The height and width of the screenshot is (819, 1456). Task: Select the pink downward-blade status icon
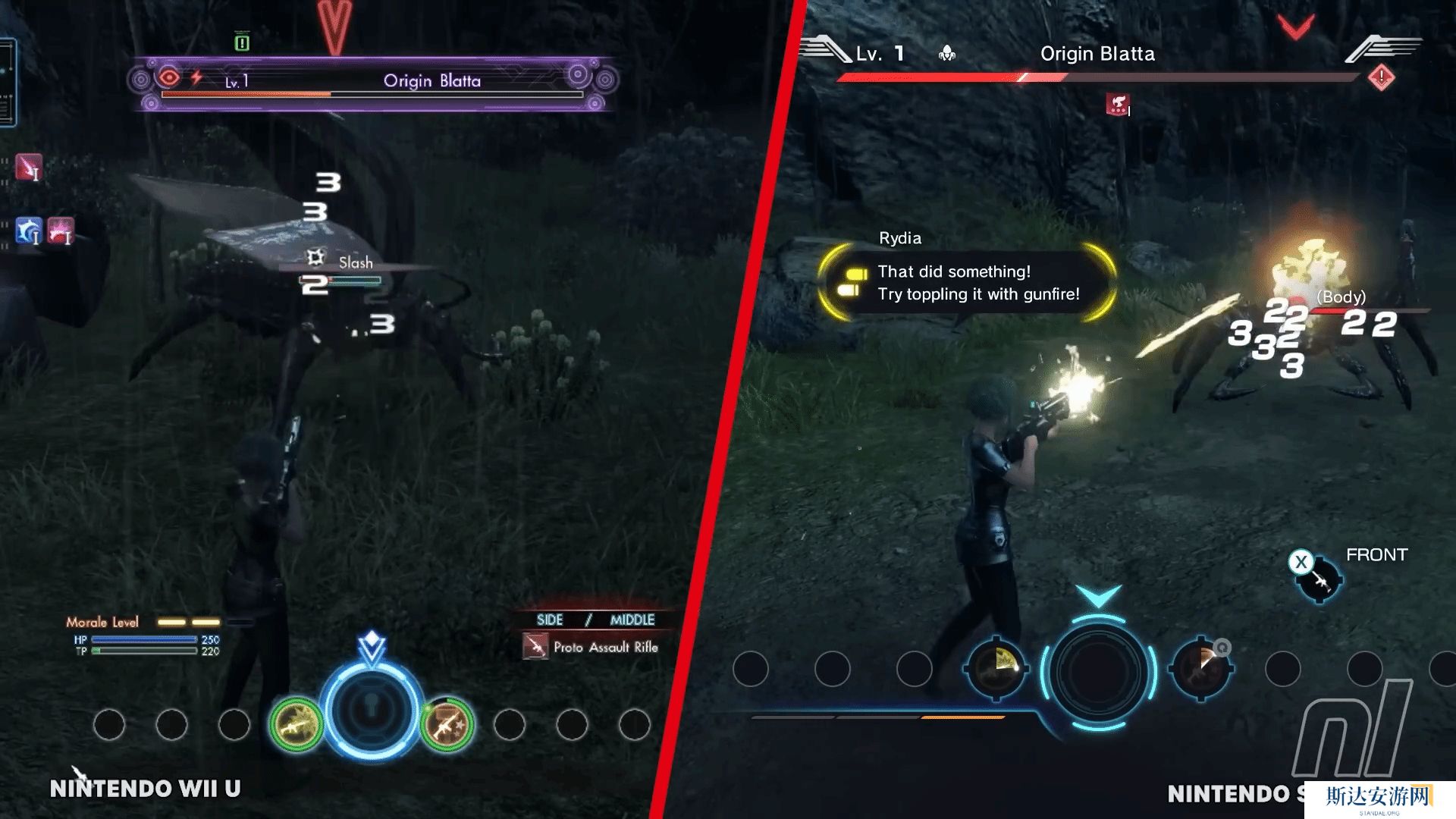coord(28,168)
